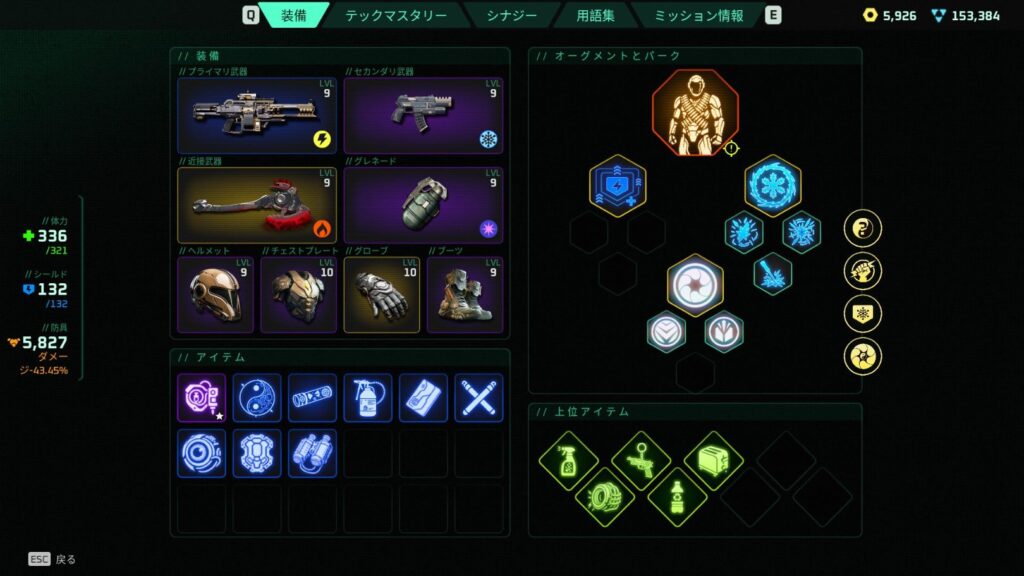Screen dimensions: 1024x576
Task: Choose the secondary weapon pistol slot
Action: point(423,116)
